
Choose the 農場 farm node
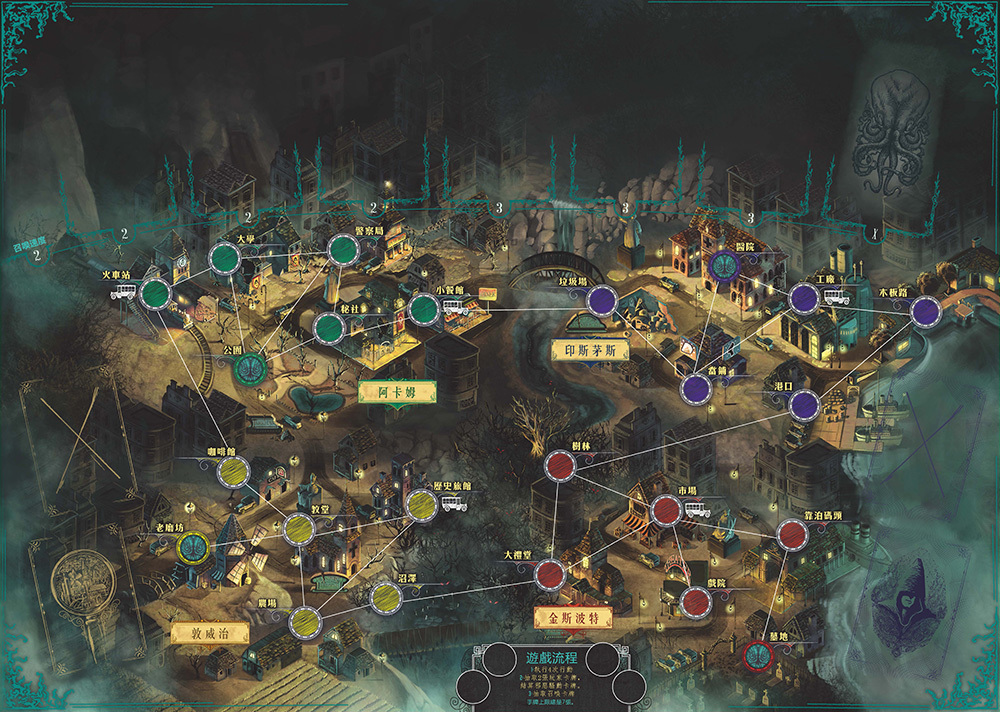[304, 621]
